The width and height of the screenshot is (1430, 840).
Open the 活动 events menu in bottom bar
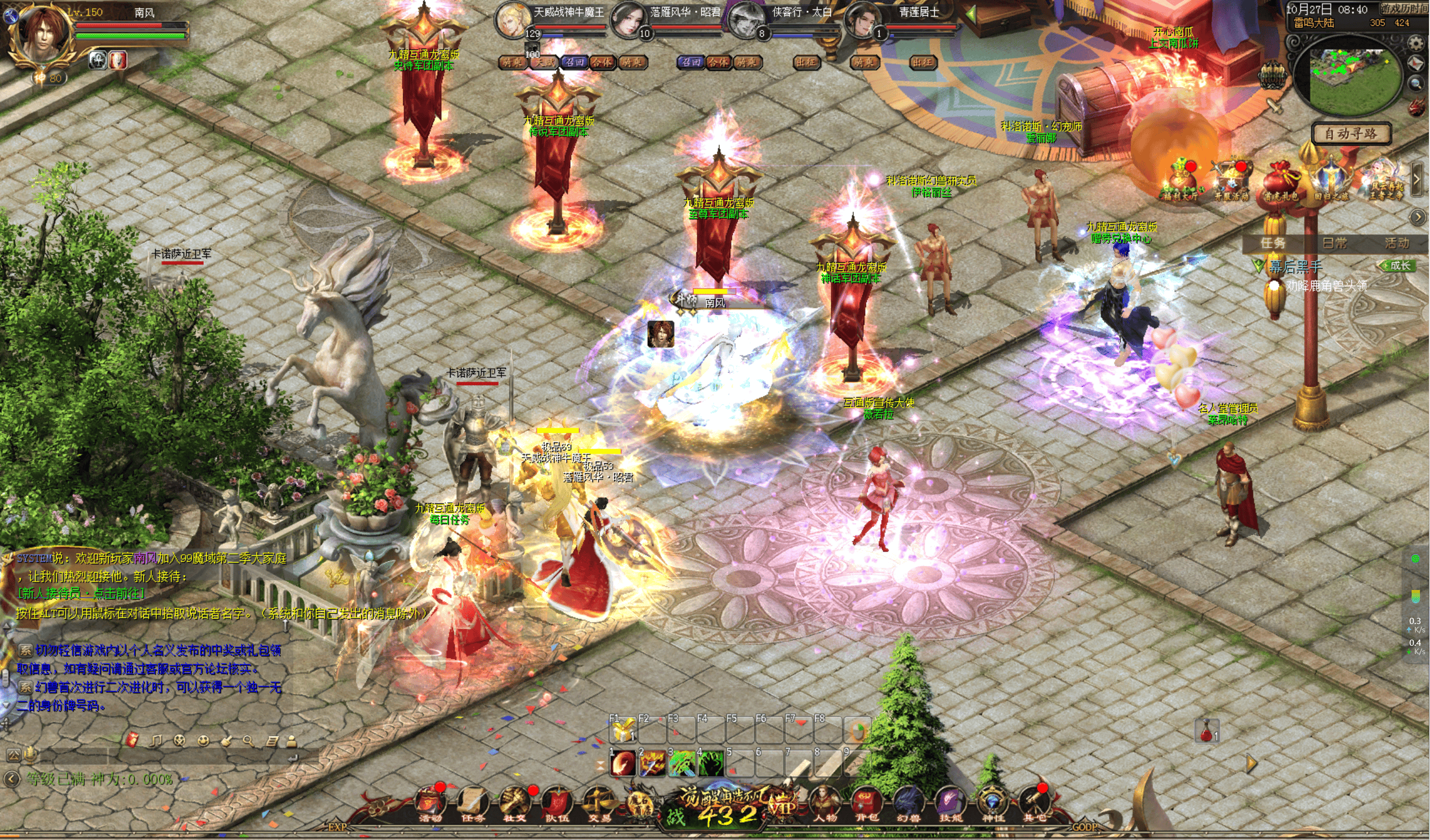pyautogui.click(x=430, y=803)
